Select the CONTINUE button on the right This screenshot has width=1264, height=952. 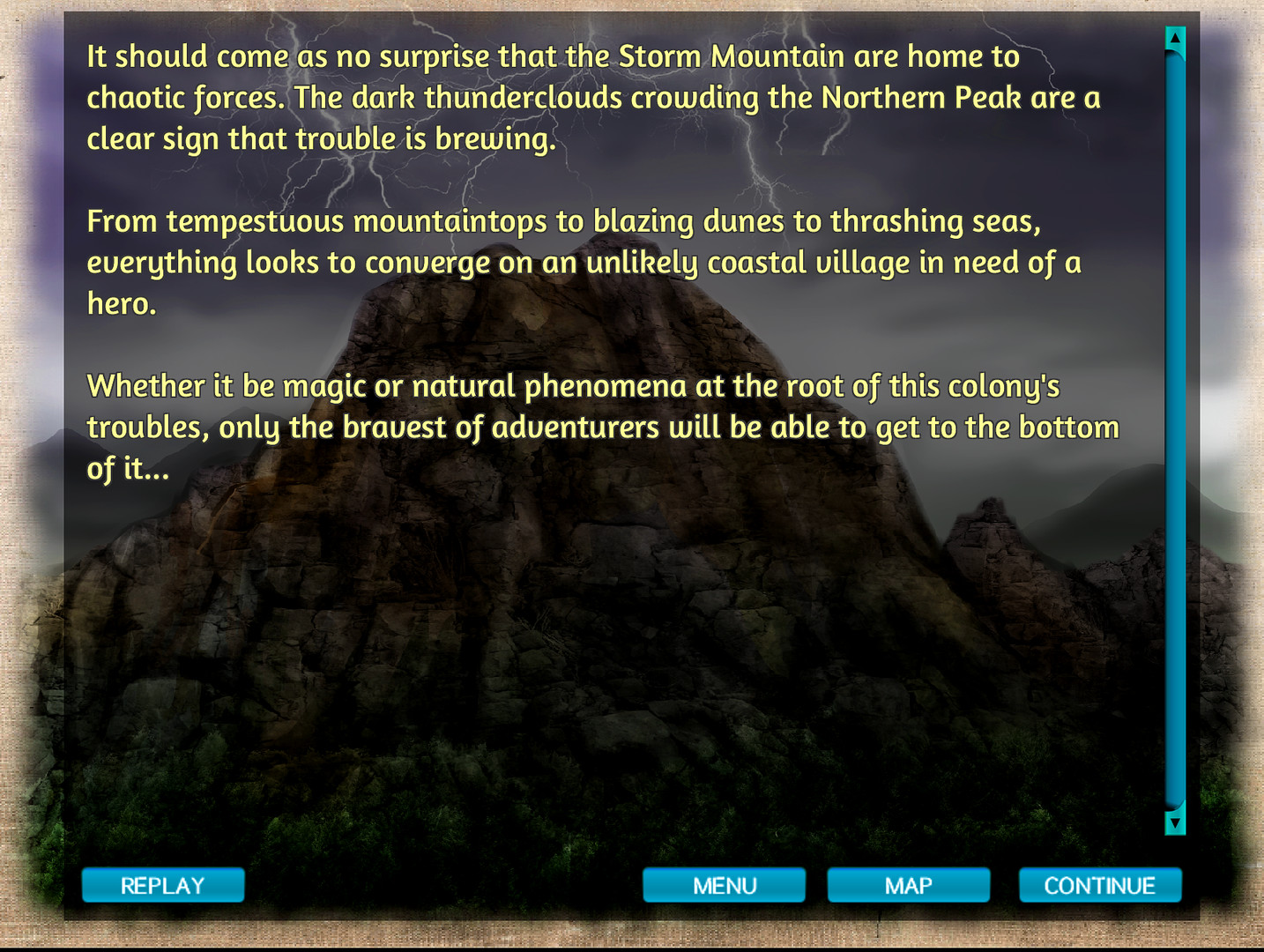tap(1100, 885)
